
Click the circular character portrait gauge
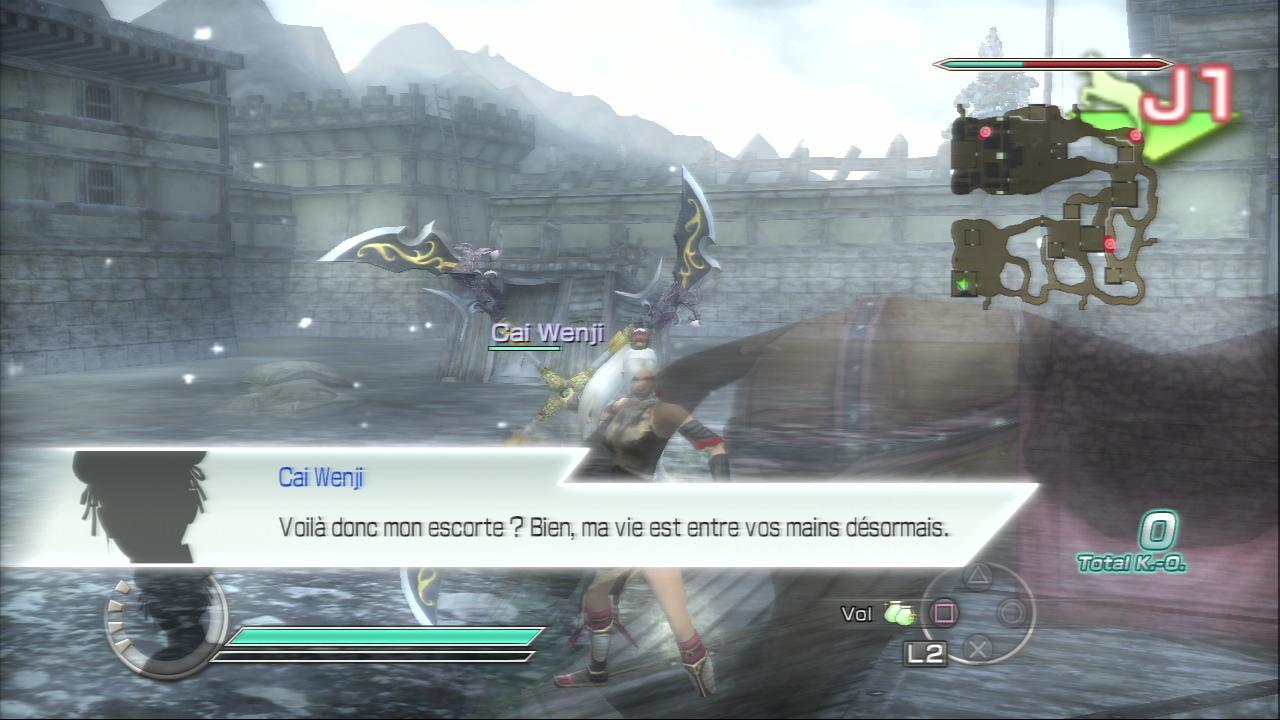click(165, 620)
